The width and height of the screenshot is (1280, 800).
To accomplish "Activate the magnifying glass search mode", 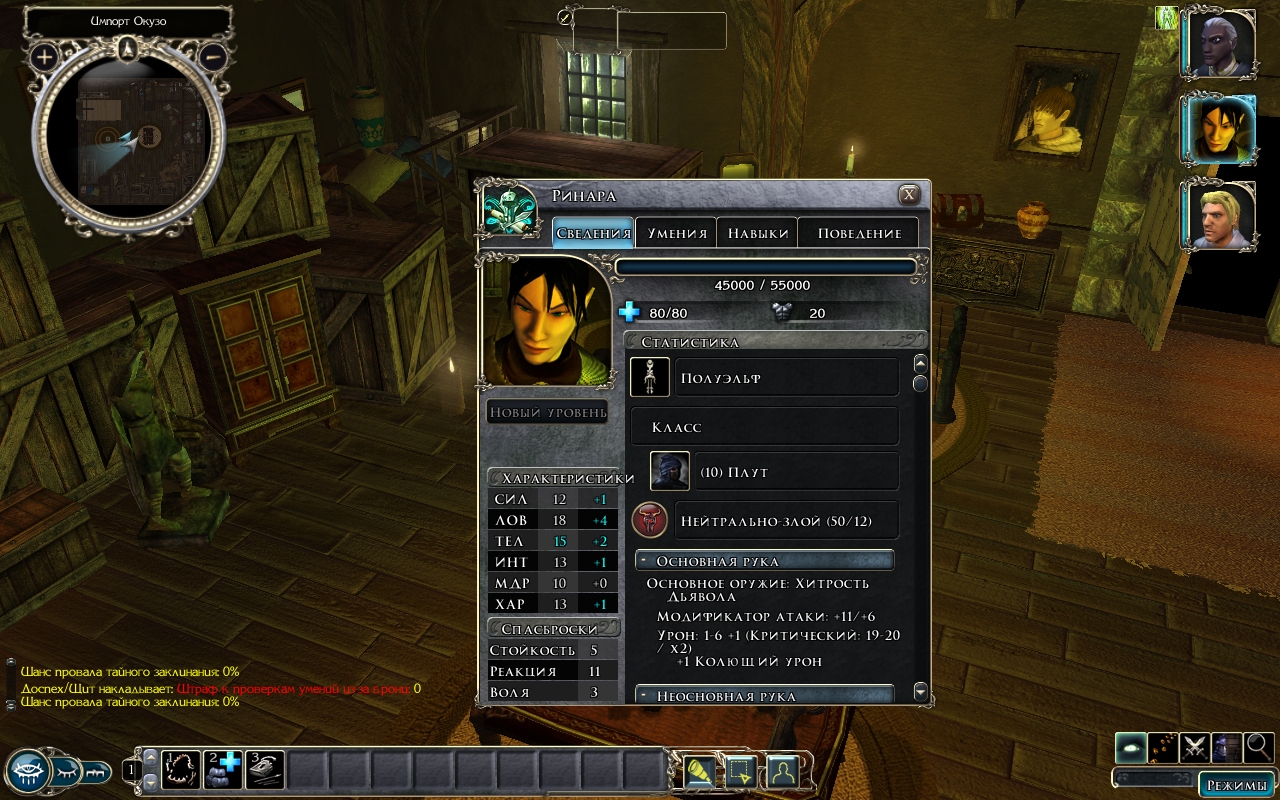I will (1258, 747).
